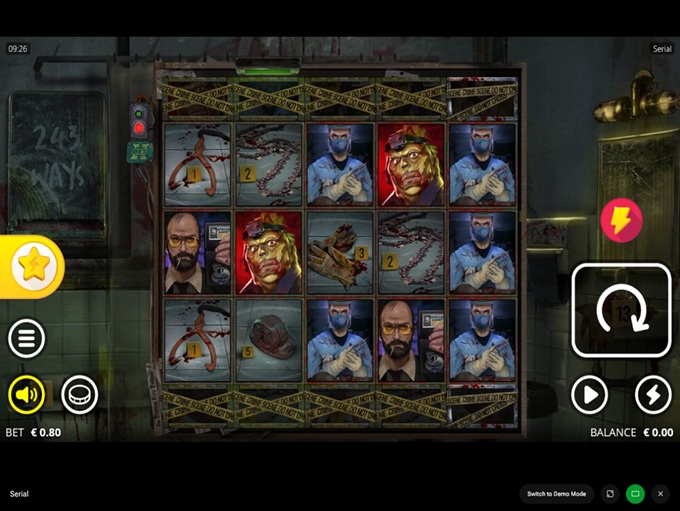The width and height of the screenshot is (680, 511).
Task: Open the hamburger menu
Action: tap(27, 339)
